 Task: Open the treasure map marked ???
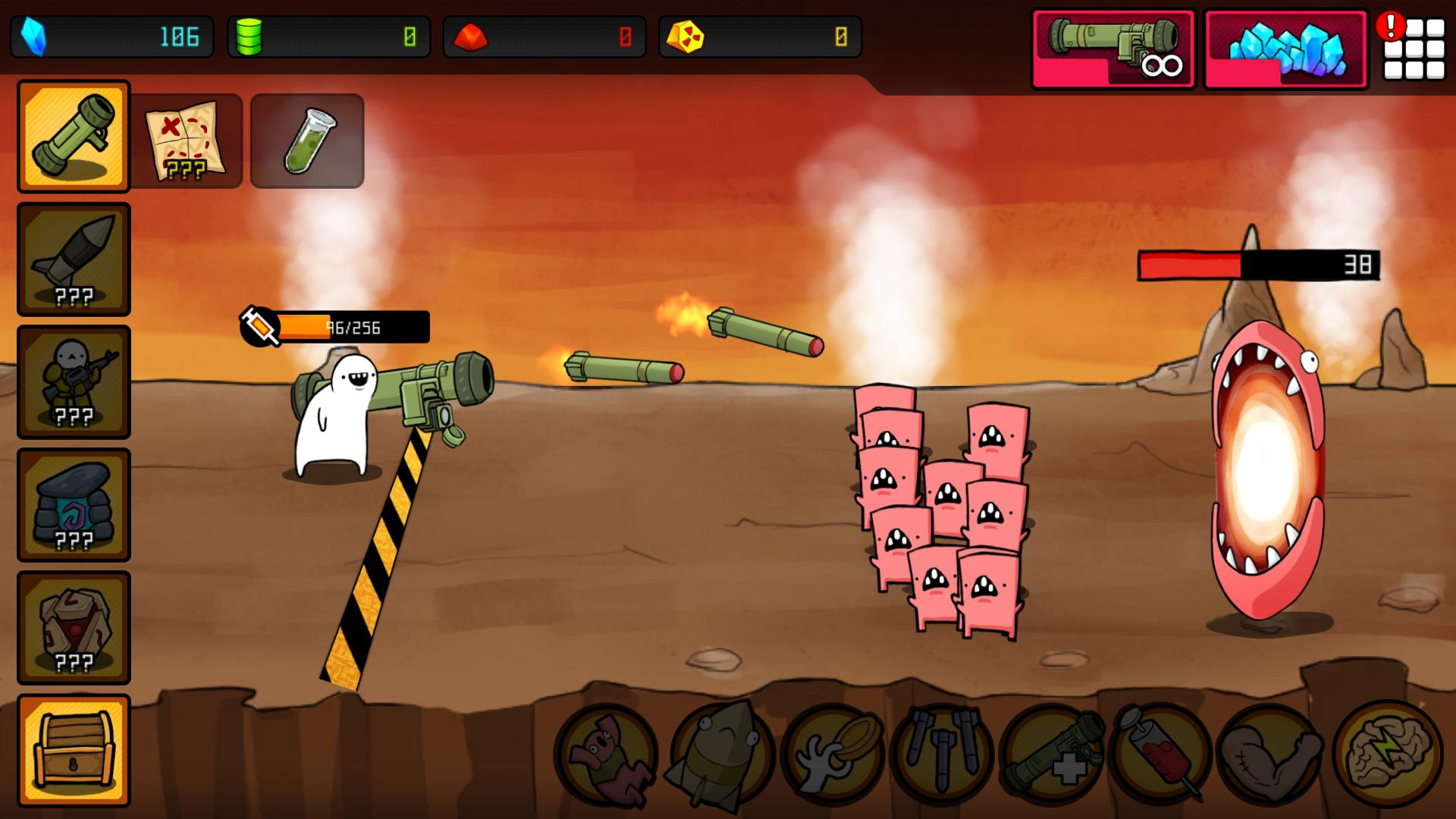pyautogui.click(x=188, y=140)
